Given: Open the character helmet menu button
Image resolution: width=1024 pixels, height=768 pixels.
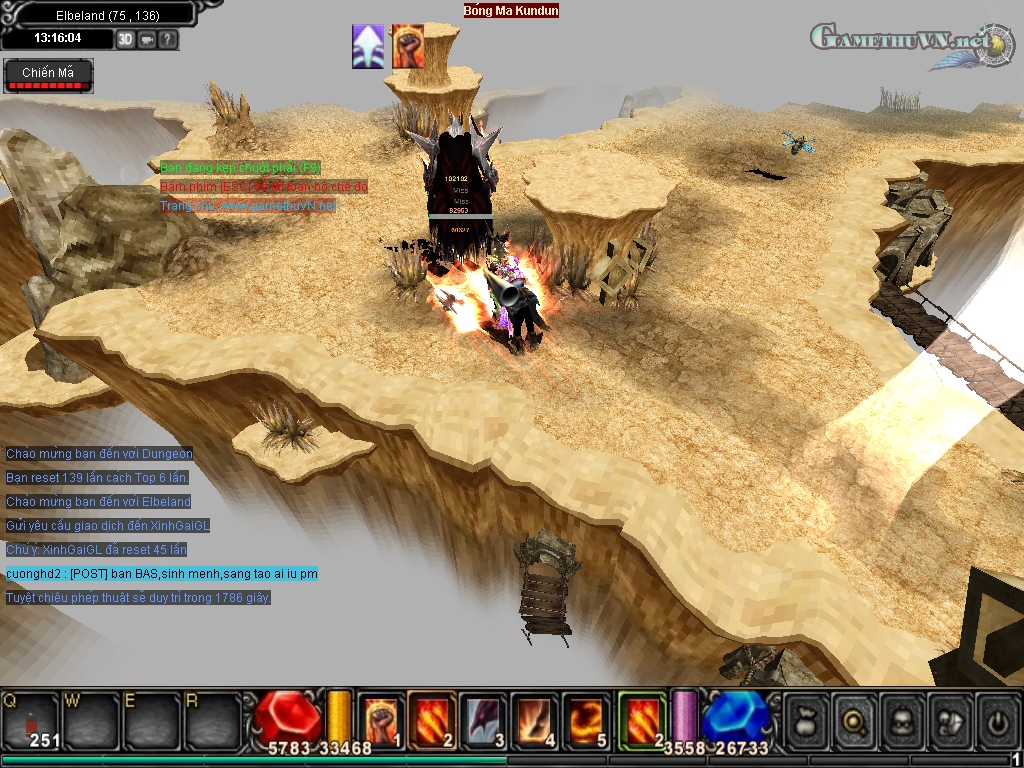Looking at the screenshot, I should coord(903,720).
